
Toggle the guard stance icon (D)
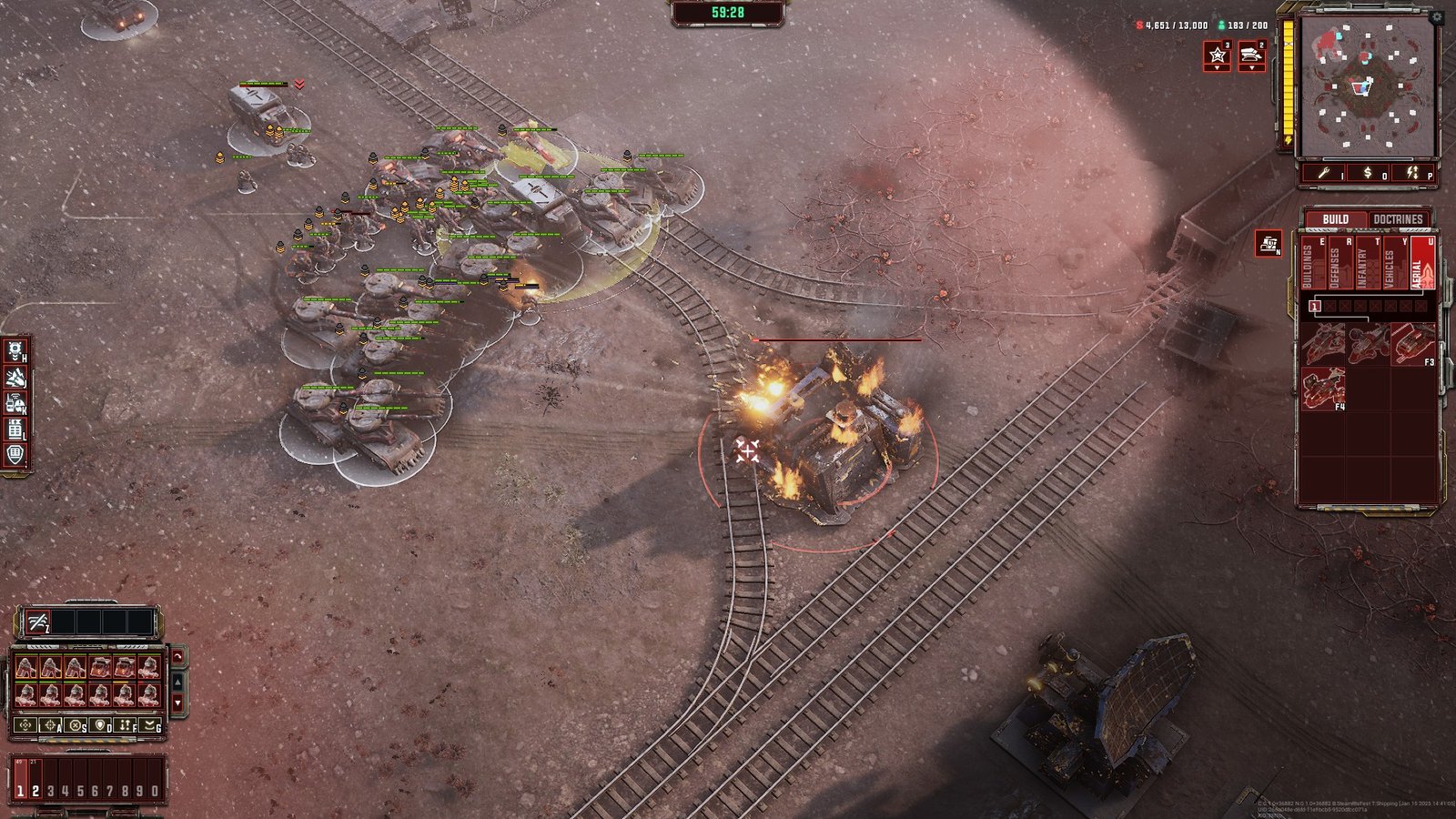(x=100, y=724)
